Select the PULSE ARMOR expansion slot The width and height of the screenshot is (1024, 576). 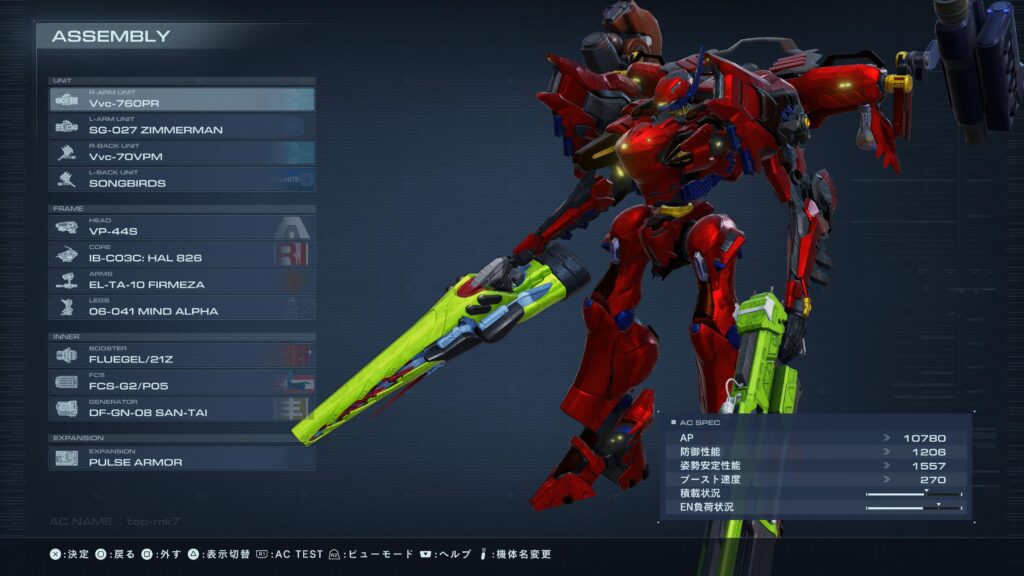coord(182,458)
